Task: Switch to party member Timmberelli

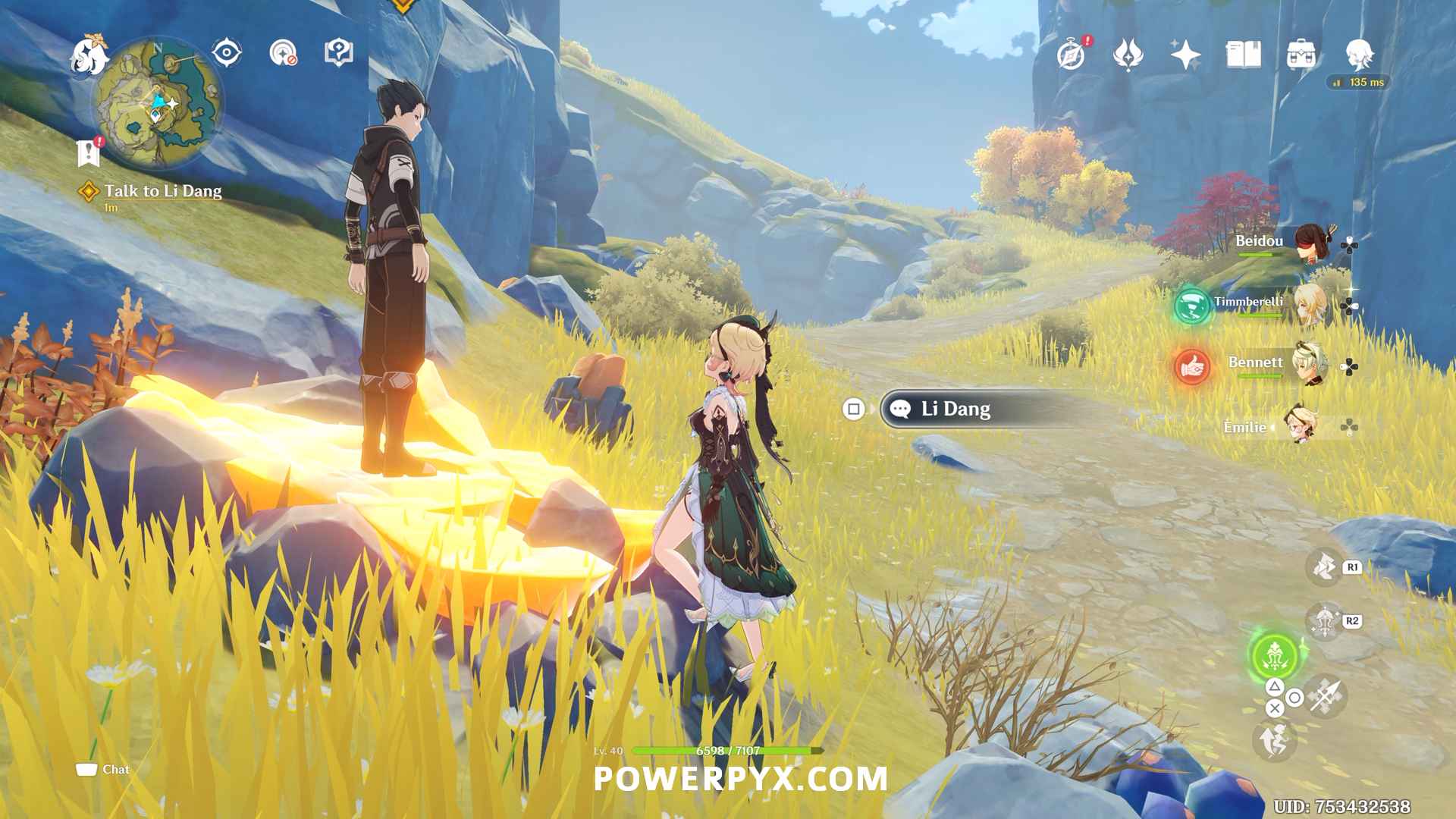Action: (1310, 304)
